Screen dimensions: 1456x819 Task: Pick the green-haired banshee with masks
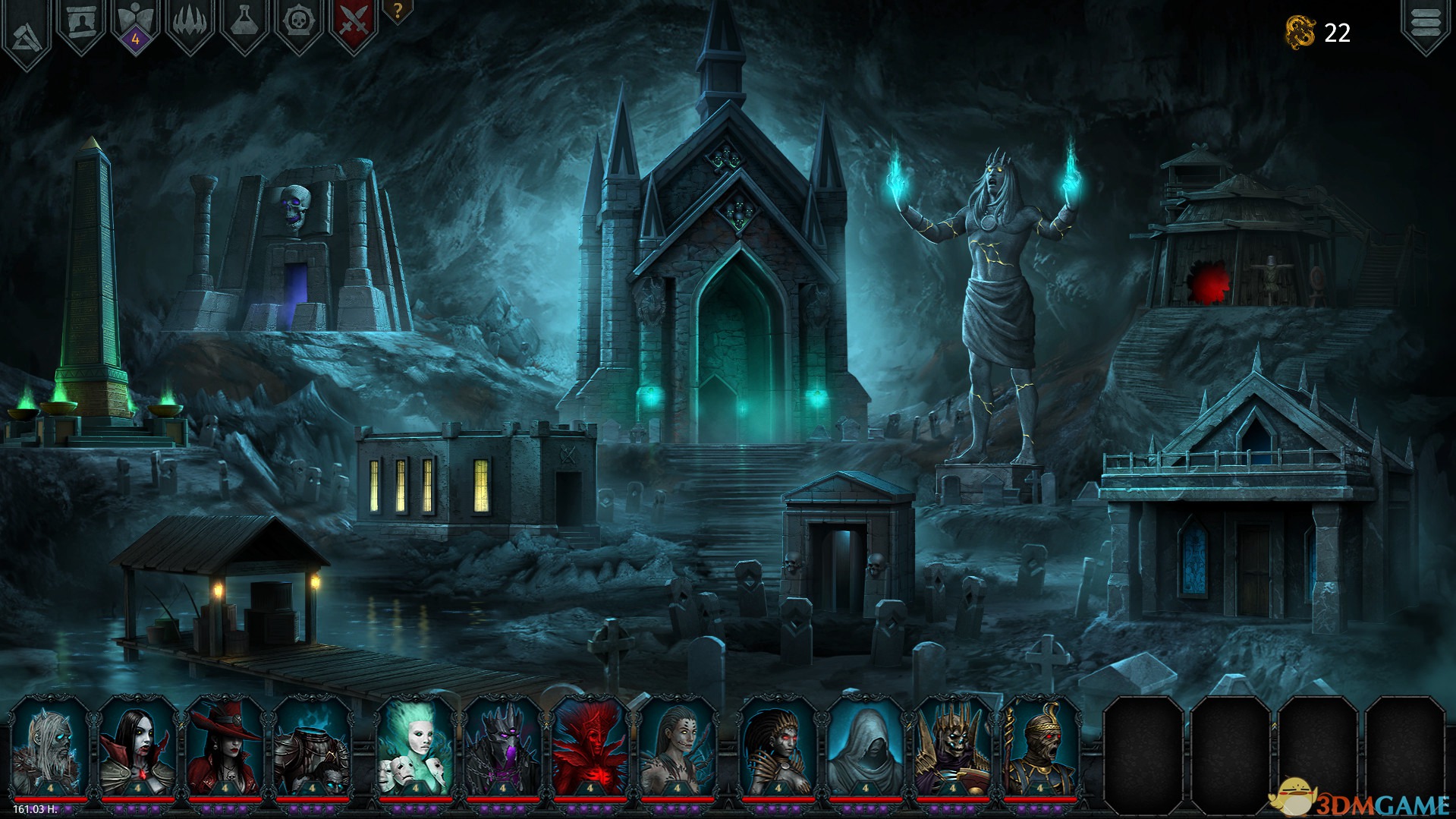click(x=415, y=746)
